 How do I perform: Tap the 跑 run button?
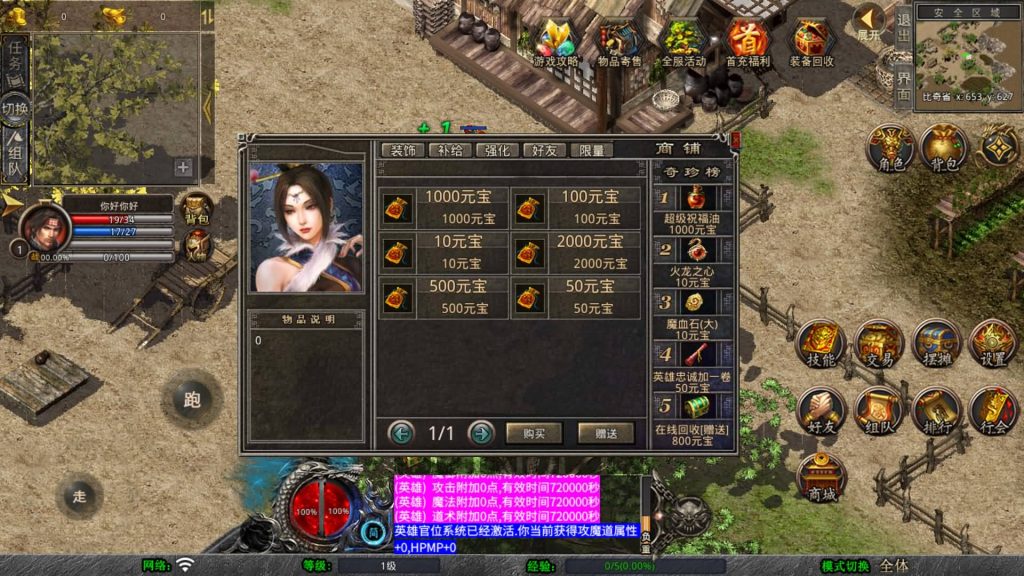[x=191, y=399]
